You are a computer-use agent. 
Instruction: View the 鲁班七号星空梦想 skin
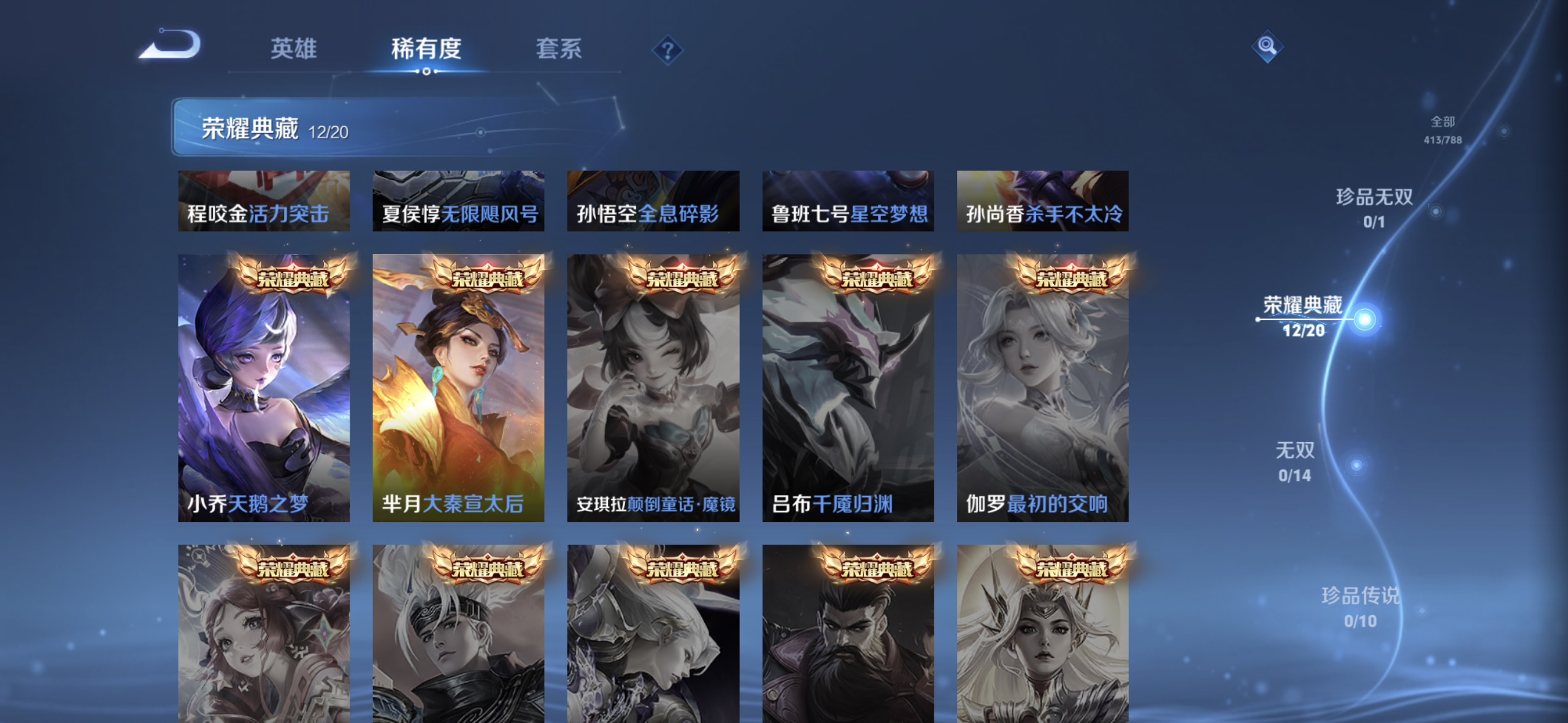coord(847,201)
